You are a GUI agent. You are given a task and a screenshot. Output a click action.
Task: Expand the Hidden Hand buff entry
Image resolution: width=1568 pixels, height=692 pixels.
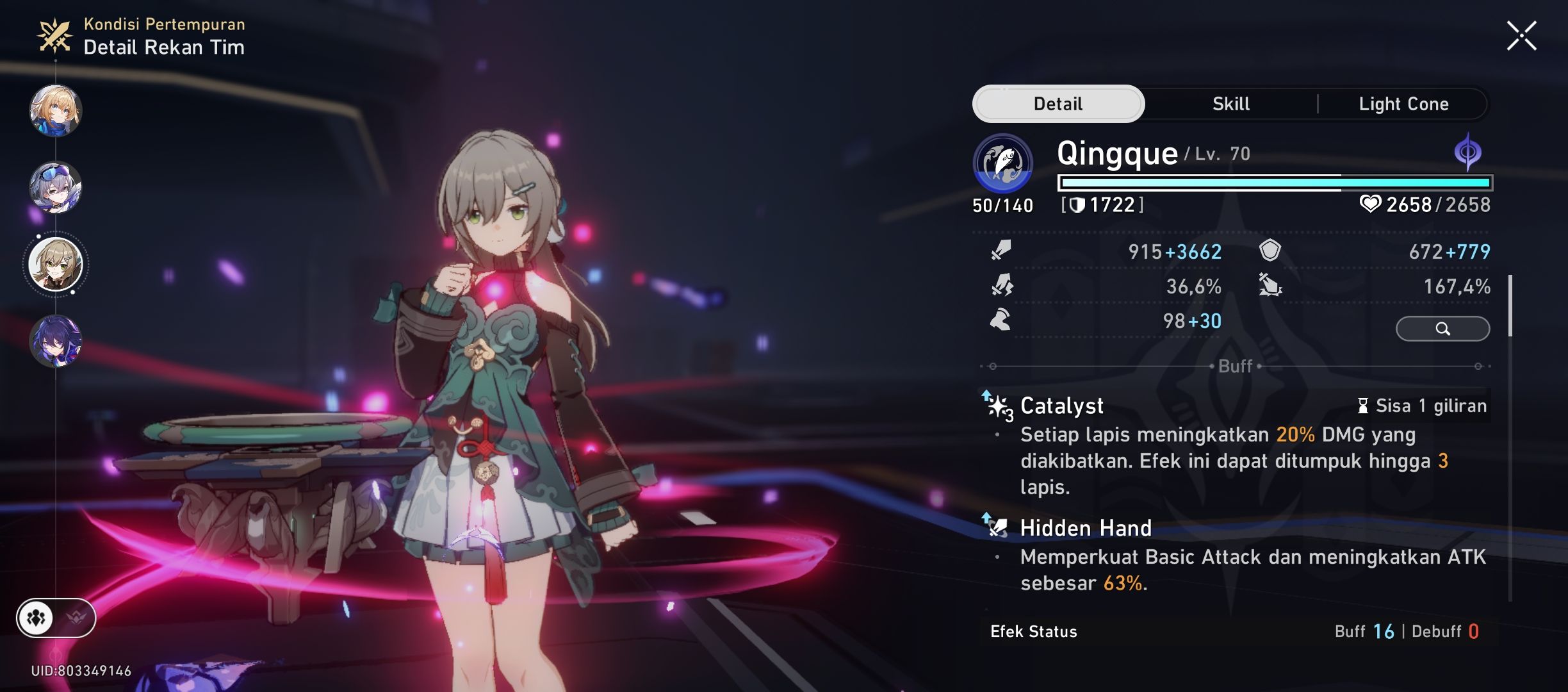[1086, 529]
